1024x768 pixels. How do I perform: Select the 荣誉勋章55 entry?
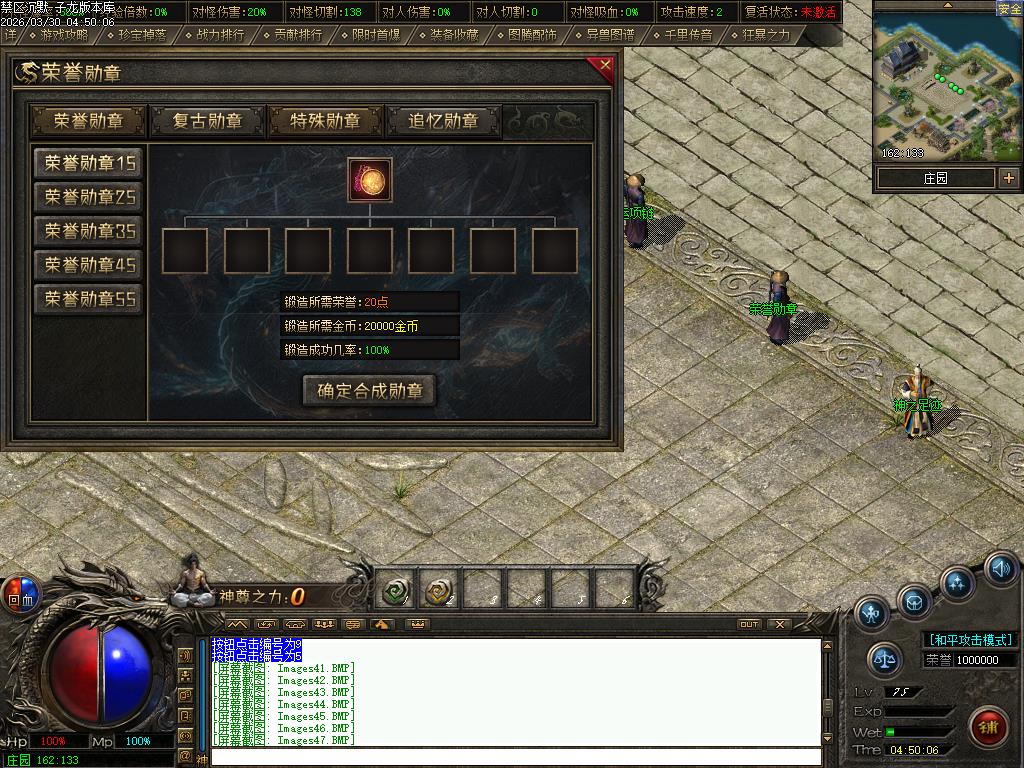click(x=89, y=299)
